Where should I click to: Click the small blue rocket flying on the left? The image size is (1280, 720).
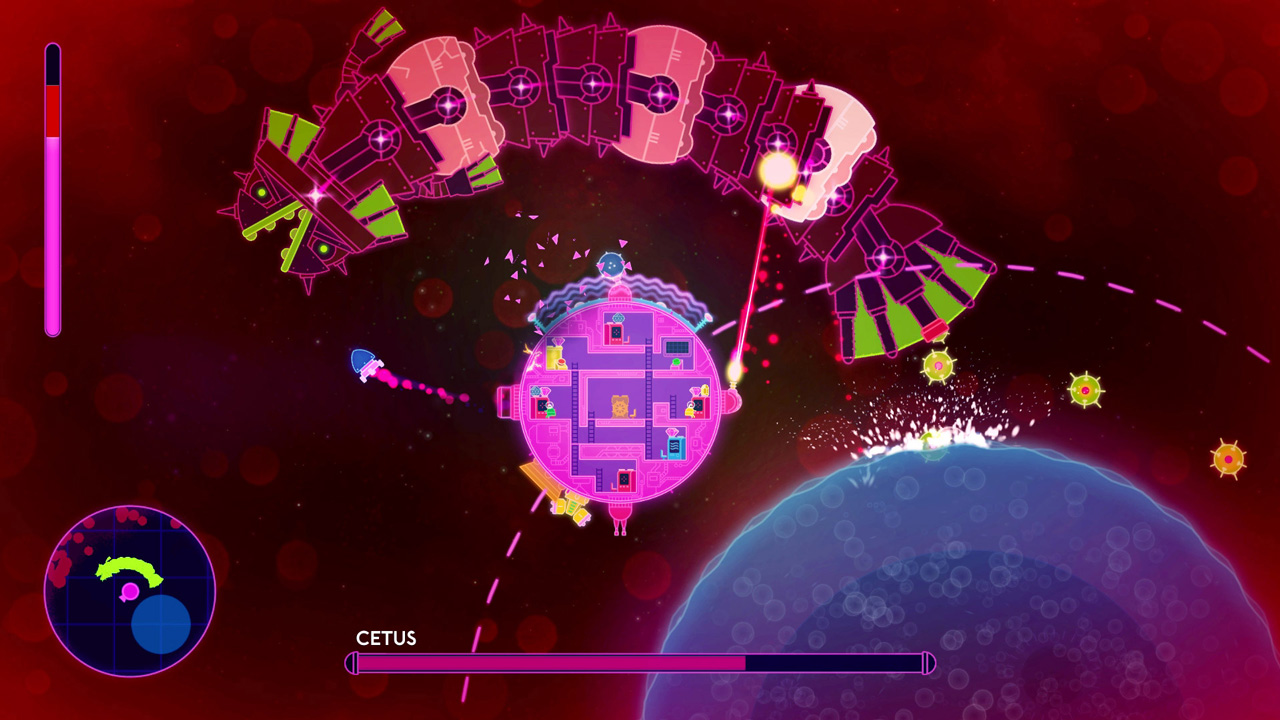[363, 364]
